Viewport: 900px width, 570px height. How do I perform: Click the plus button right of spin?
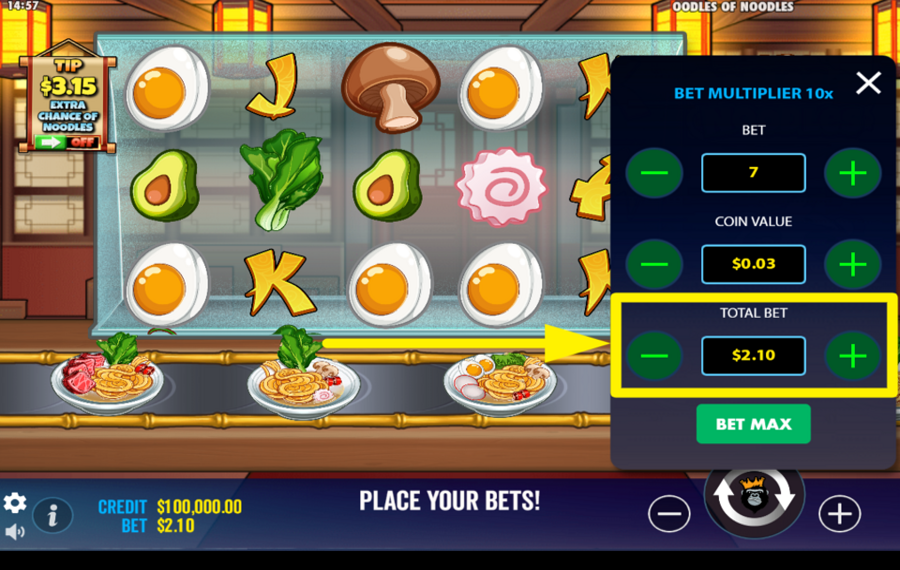tap(839, 514)
